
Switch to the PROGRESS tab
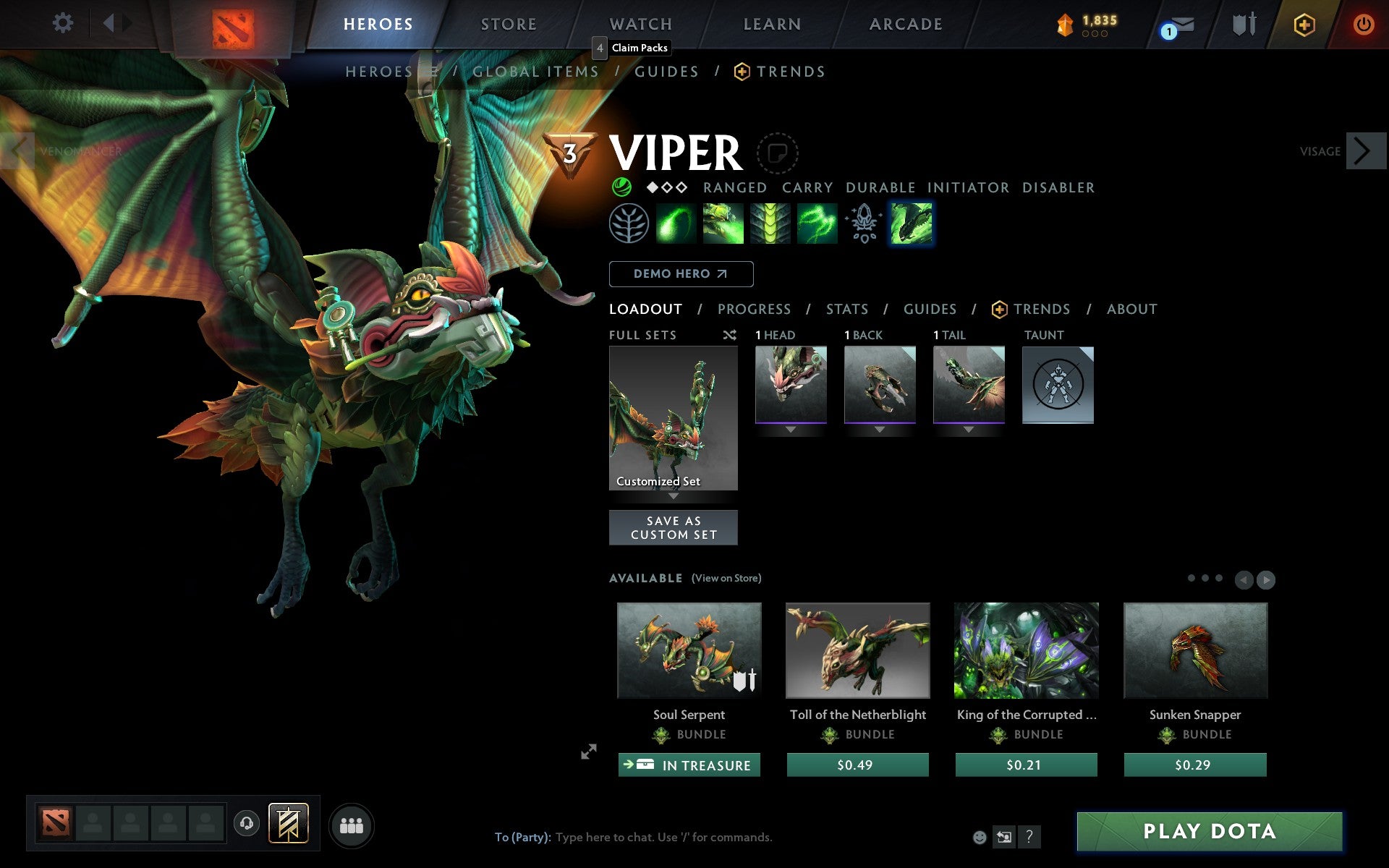754,310
